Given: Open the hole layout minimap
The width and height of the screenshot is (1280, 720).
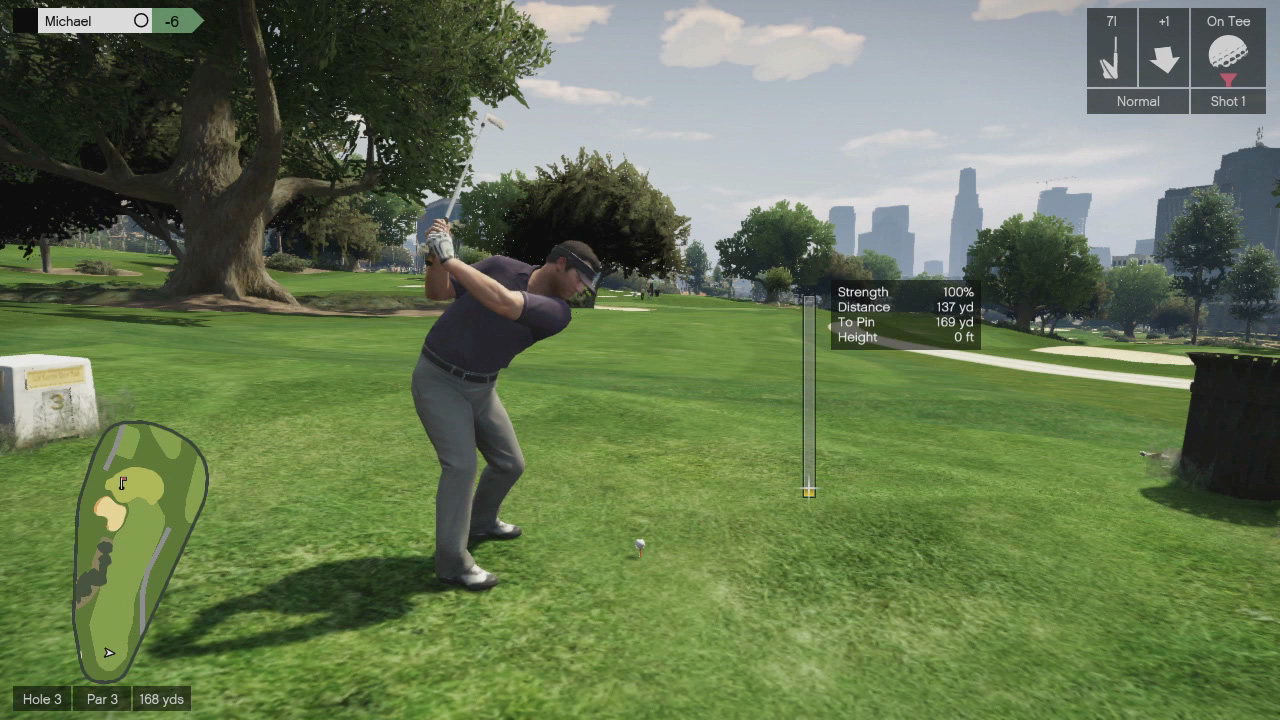Looking at the screenshot, I should click(139, 550).
